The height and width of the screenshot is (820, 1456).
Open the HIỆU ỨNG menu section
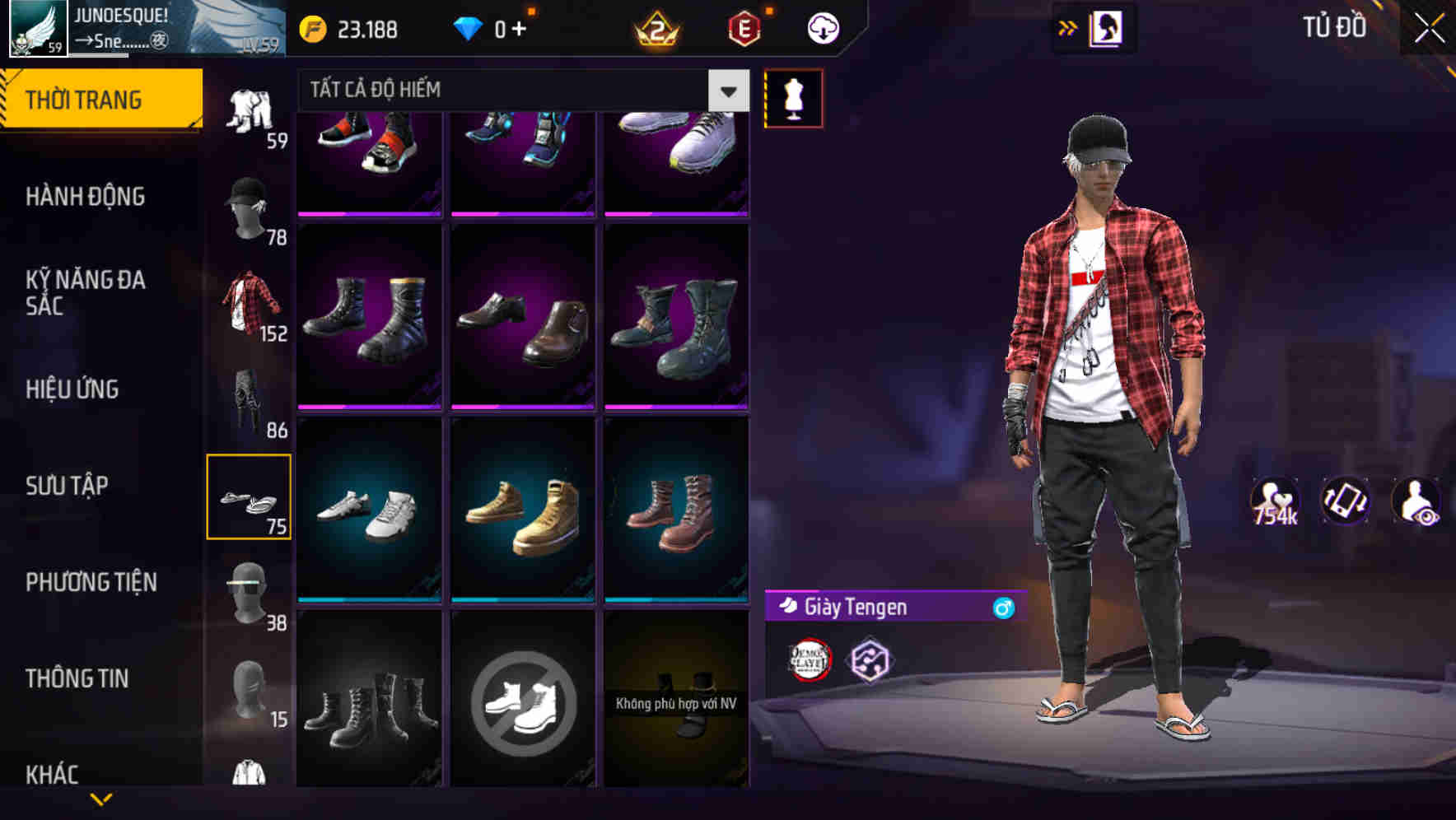tap(72, 389)
